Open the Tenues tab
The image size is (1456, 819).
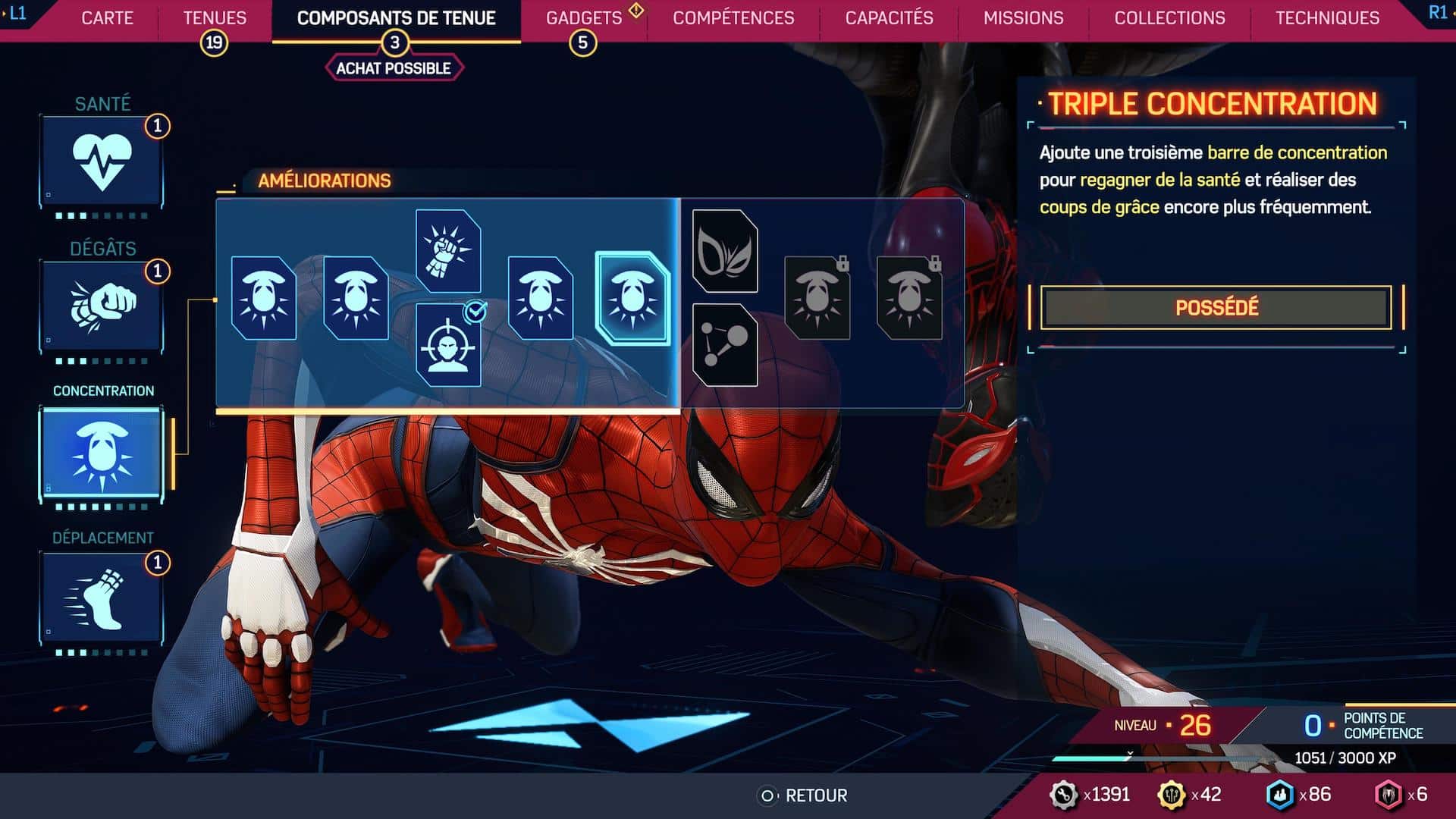coord(215,18)
